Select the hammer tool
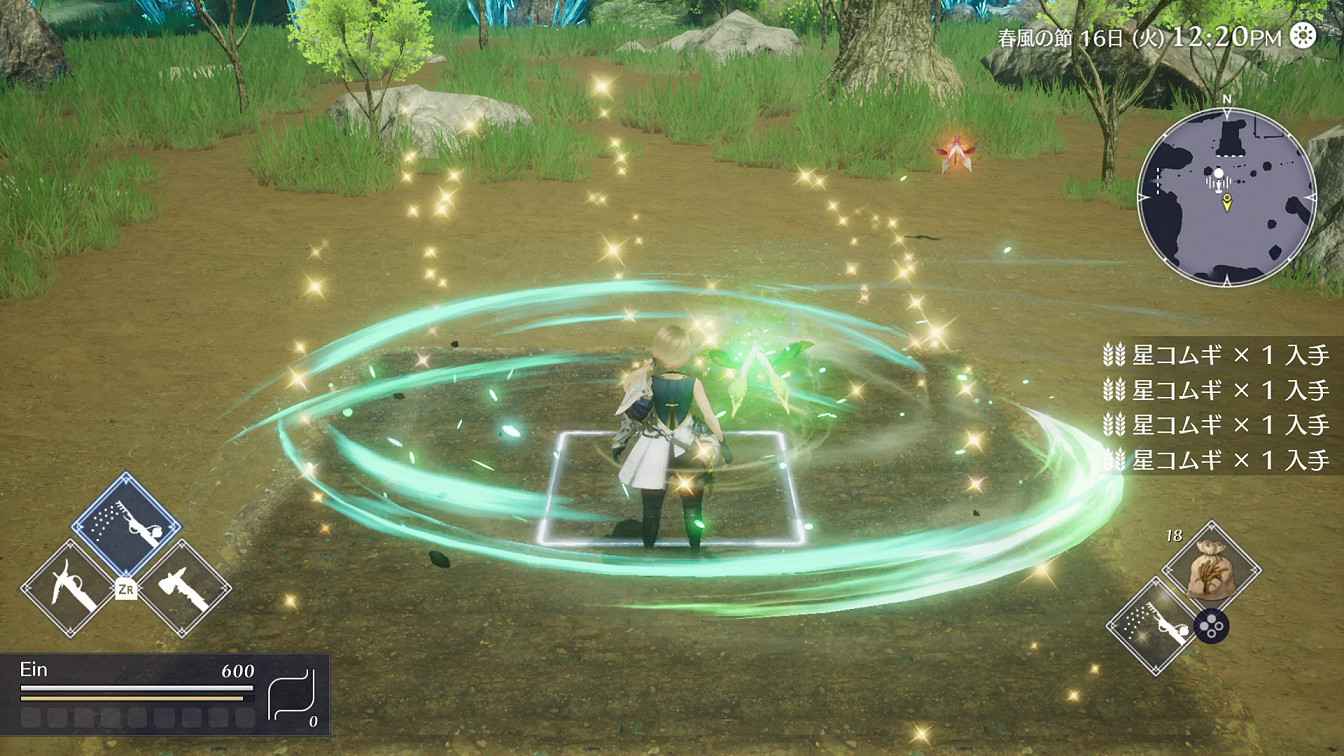Screen dimensions: 1344x756 [183, 589]
